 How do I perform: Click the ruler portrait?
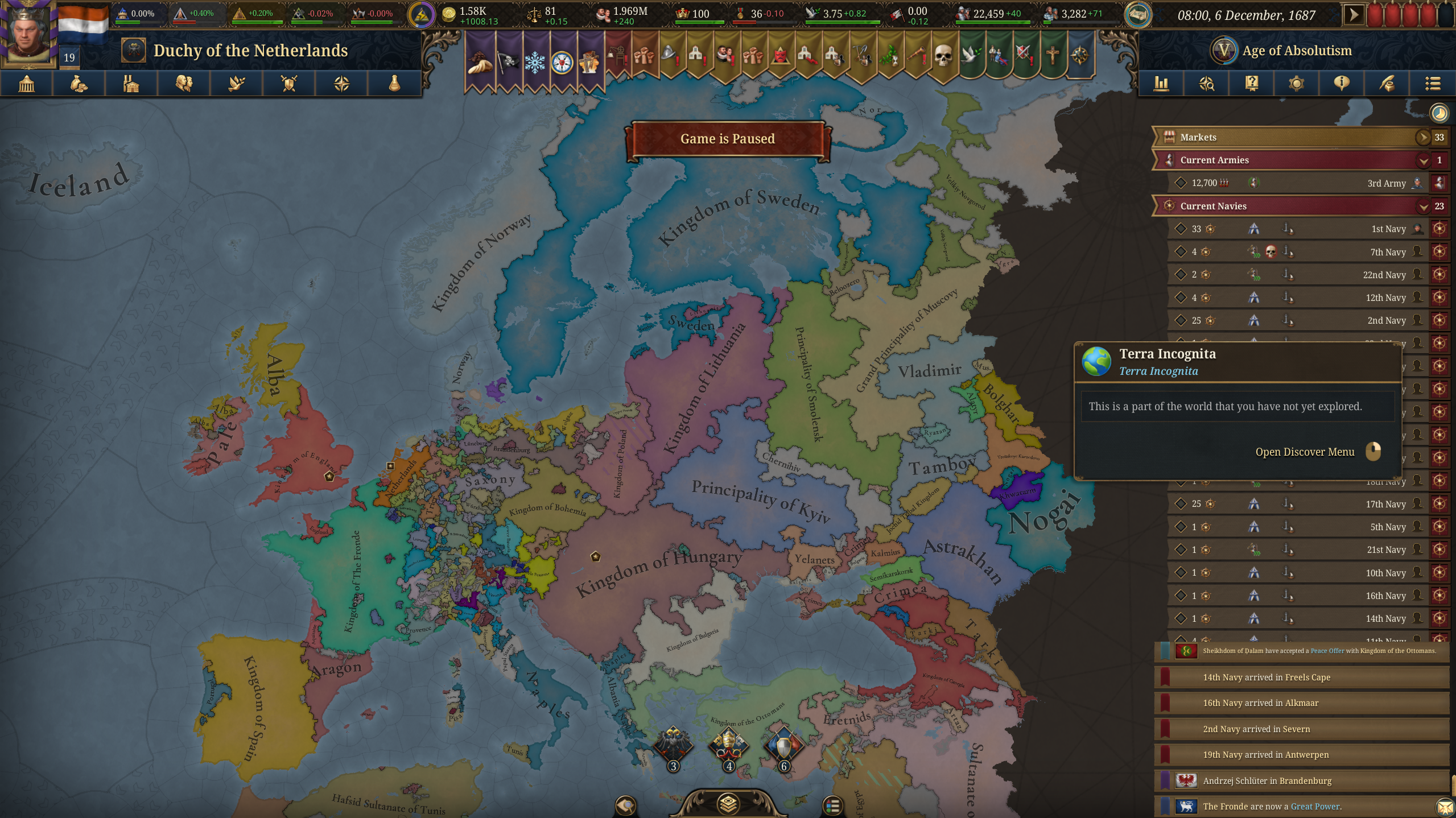(27, 31)
